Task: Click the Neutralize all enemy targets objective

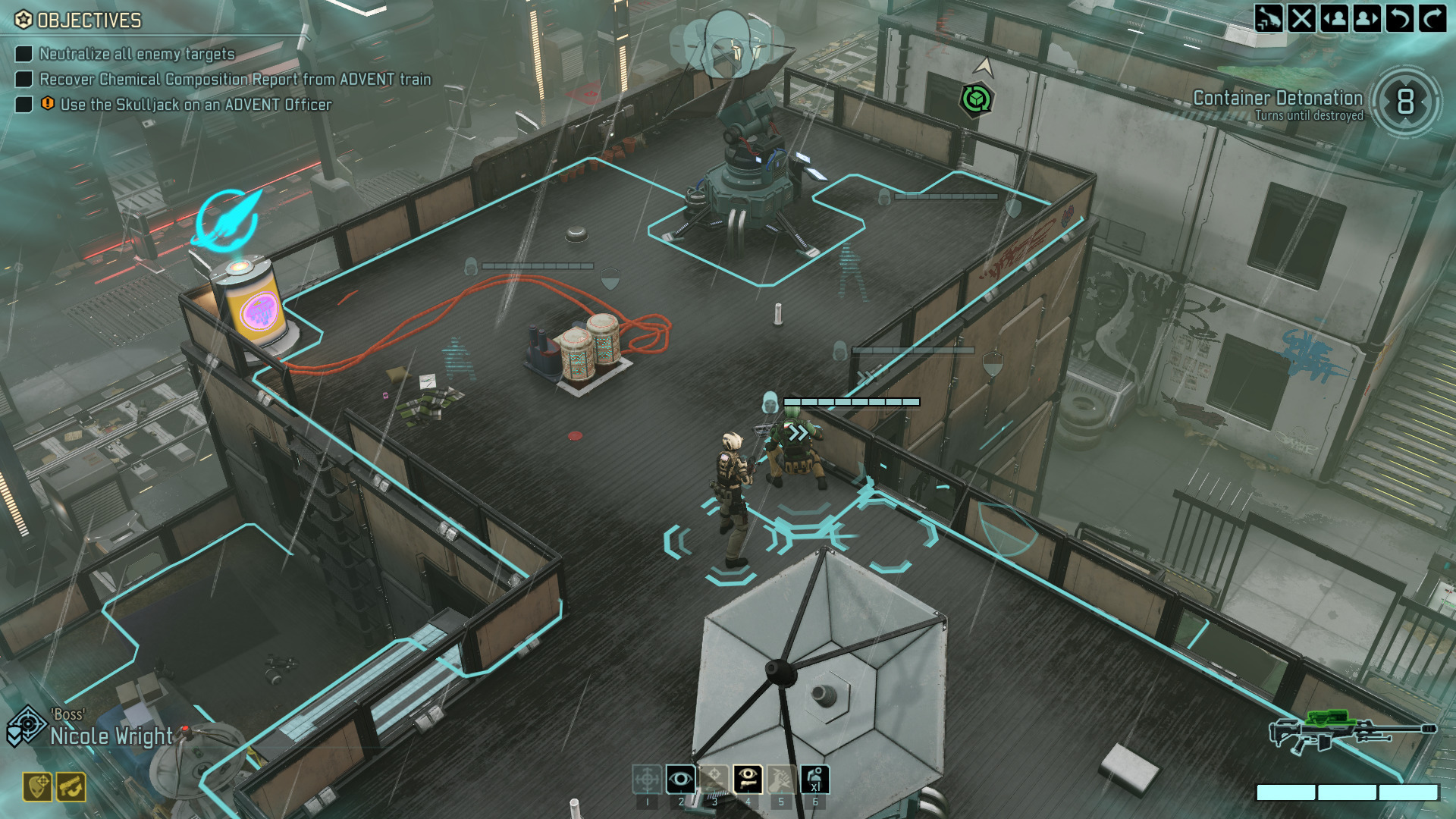Action: click(136, 54)
